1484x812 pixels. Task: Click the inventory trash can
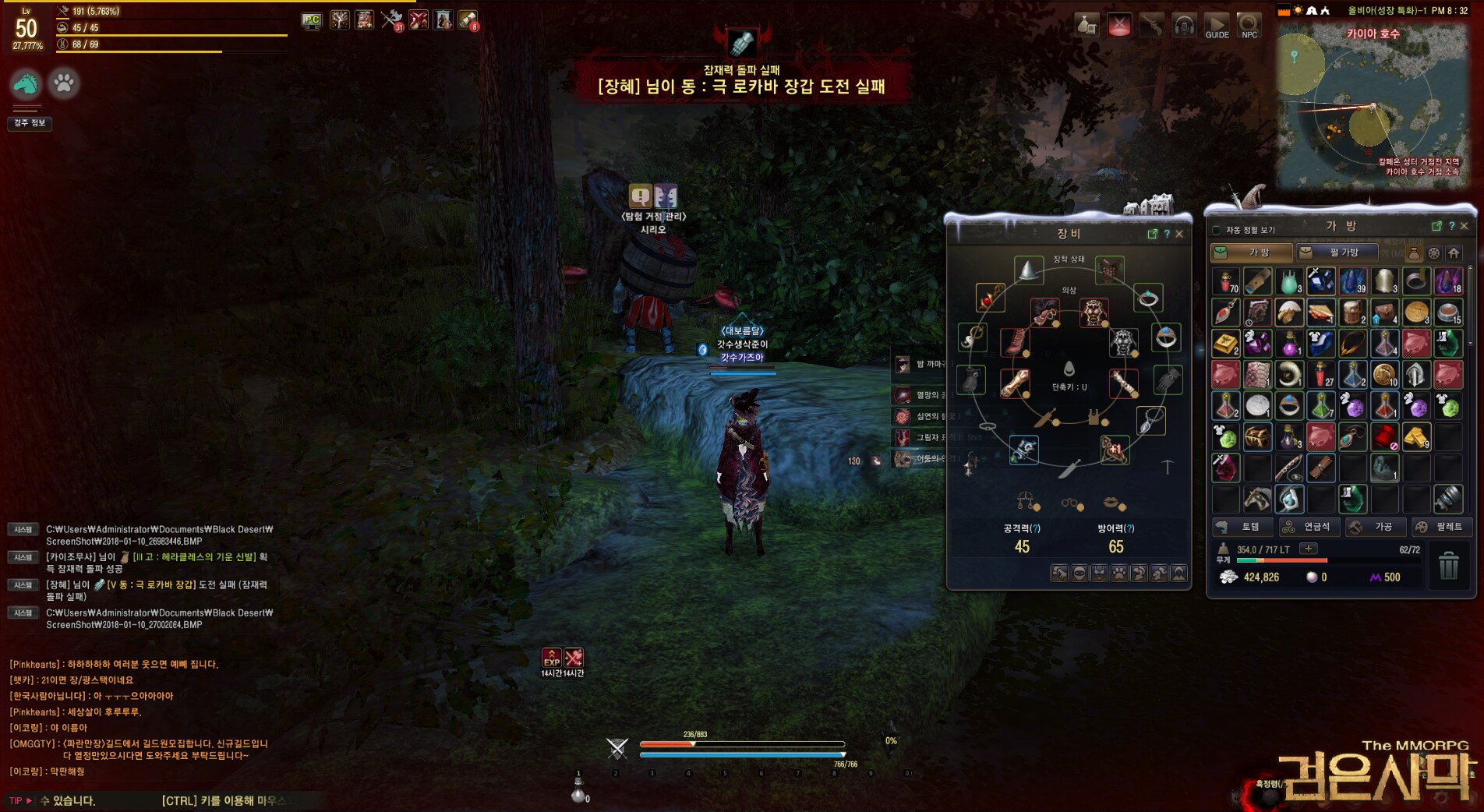point(1448,566)
